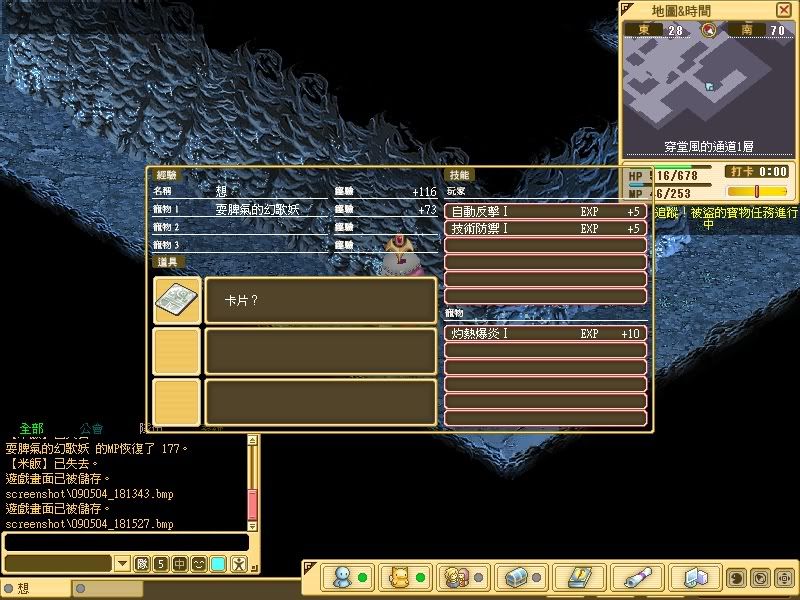Choose the 灼熱爆炎 I pet skill row
800x600 pixels.
545,333
